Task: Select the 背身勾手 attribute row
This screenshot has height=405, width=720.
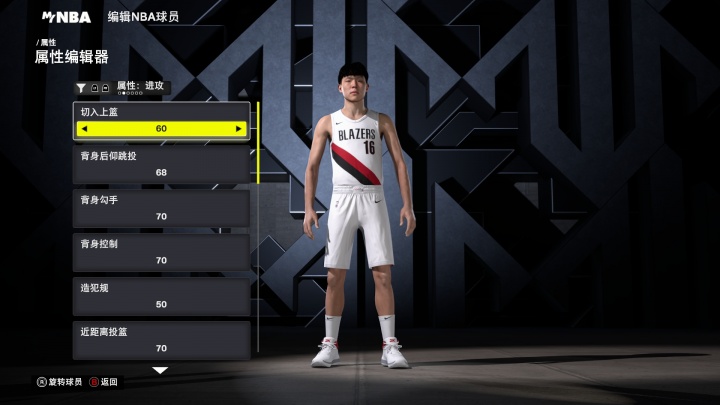Action: [161, 208]
